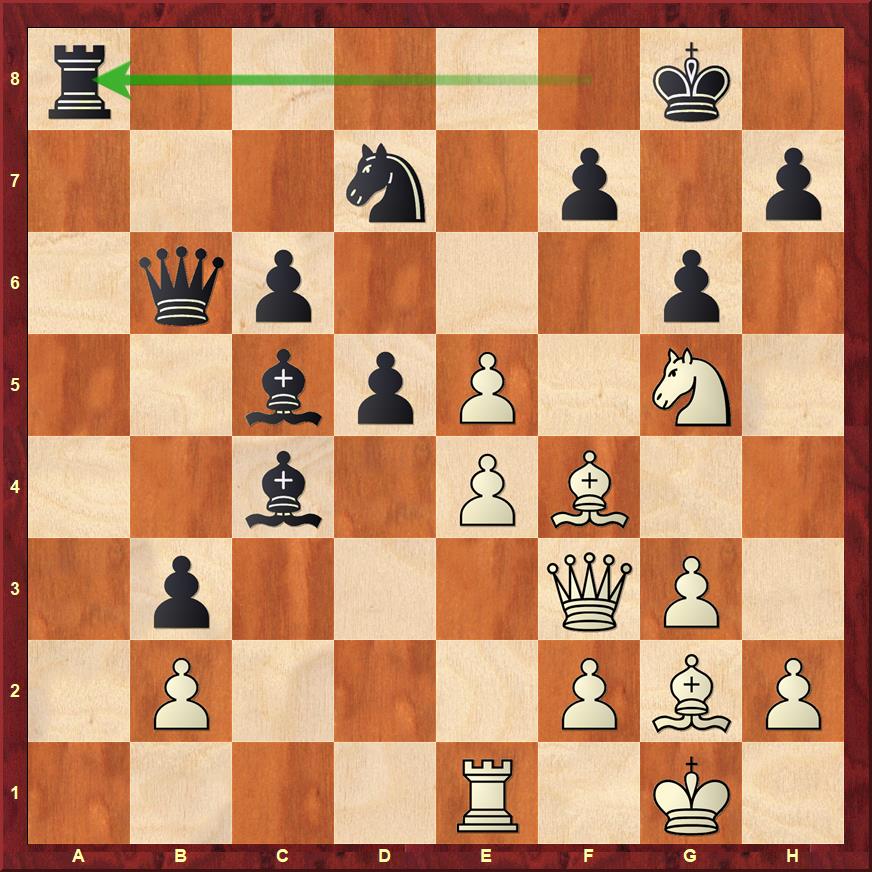Select the black knight on d7
872x872 pixels.
tap(385, 182)
